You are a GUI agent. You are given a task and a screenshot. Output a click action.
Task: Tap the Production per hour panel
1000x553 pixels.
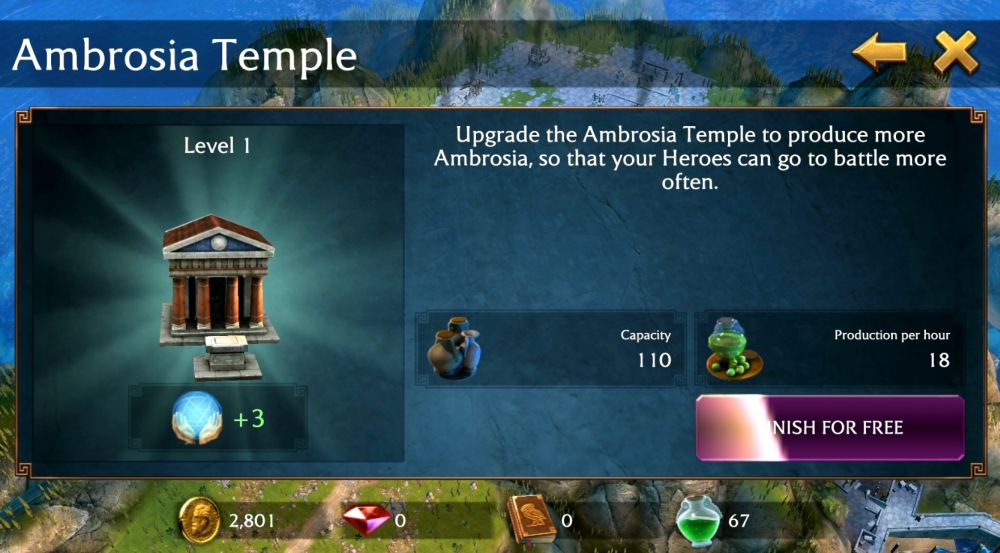(830, 349)
